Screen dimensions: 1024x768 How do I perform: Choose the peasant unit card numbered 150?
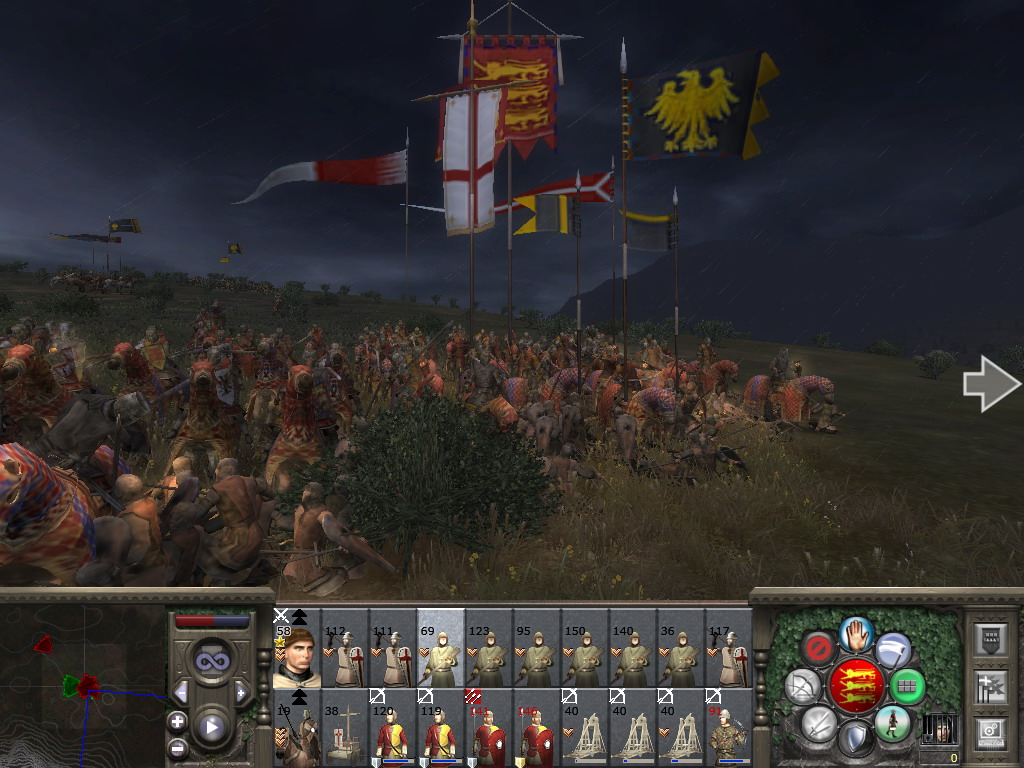click(584, 649)
